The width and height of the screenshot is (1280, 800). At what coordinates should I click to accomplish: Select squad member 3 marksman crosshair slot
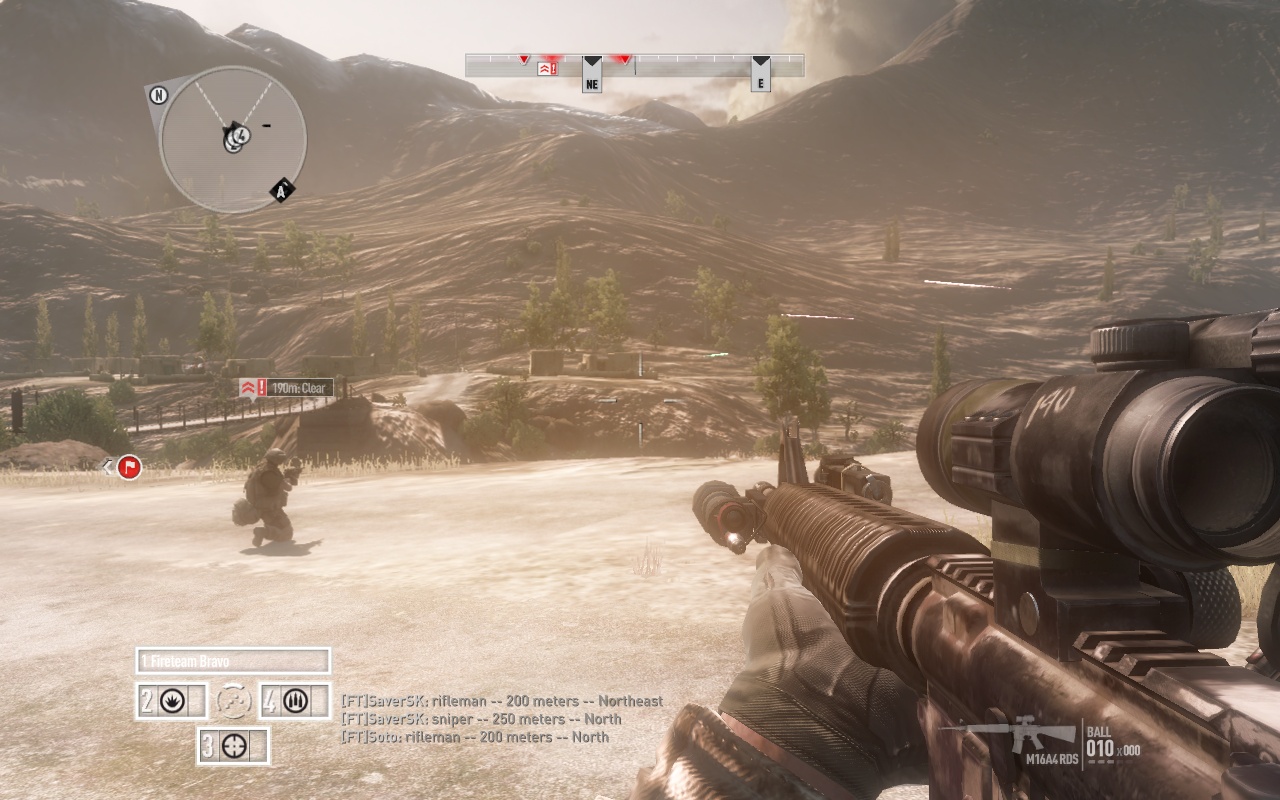(233, 745)
